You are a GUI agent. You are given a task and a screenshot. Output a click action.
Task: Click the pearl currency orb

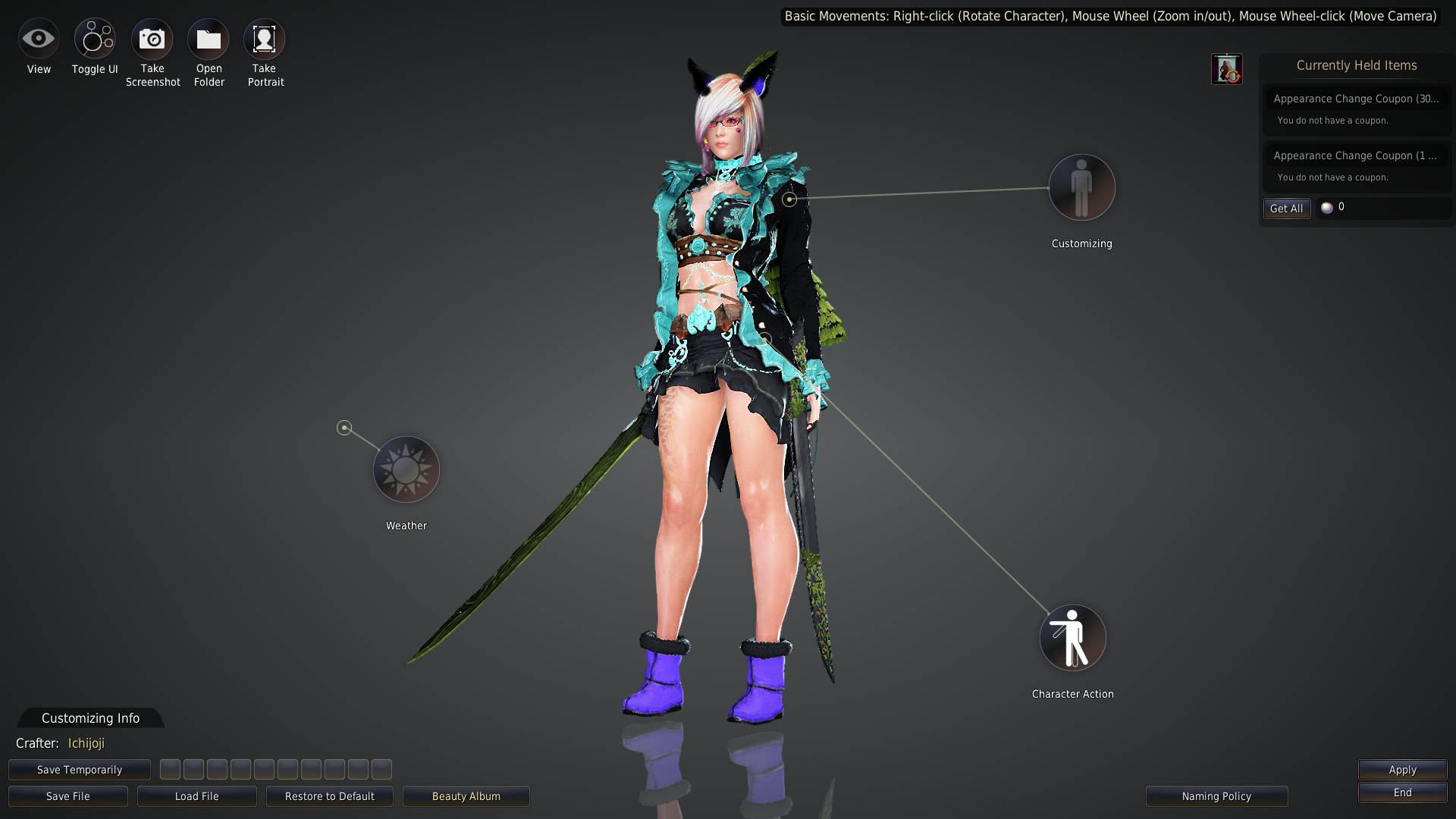coord(1327,207)
